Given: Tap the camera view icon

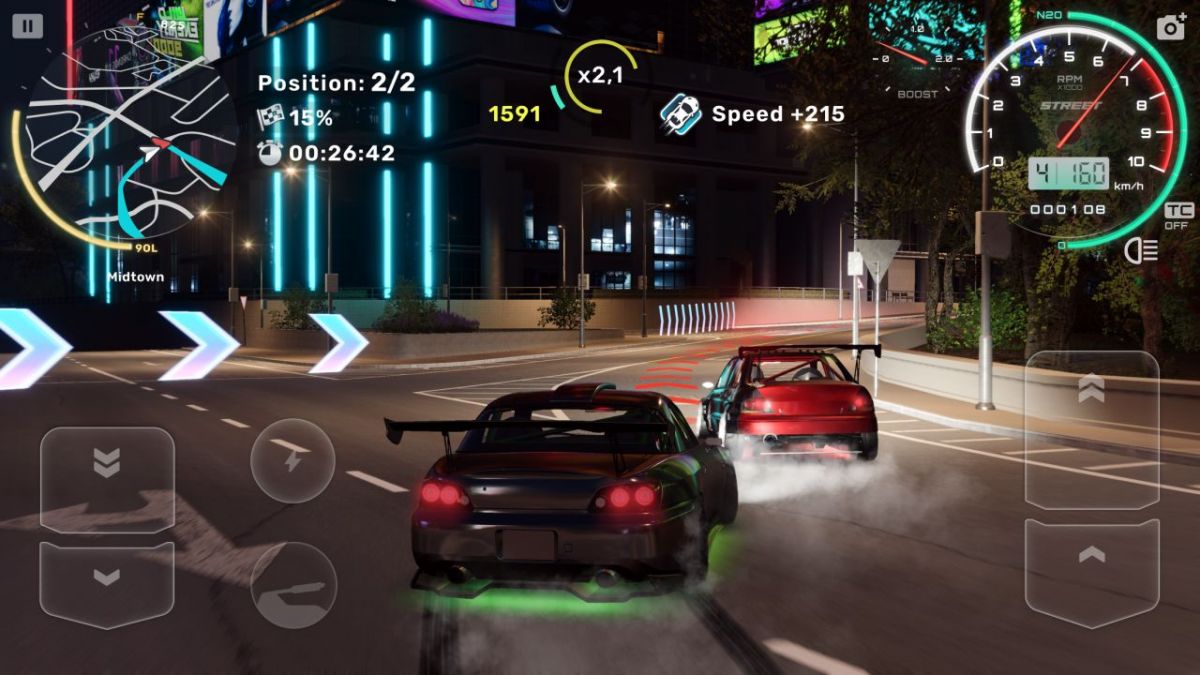Looking at the screenshot, I should (x=1170, y=27).
